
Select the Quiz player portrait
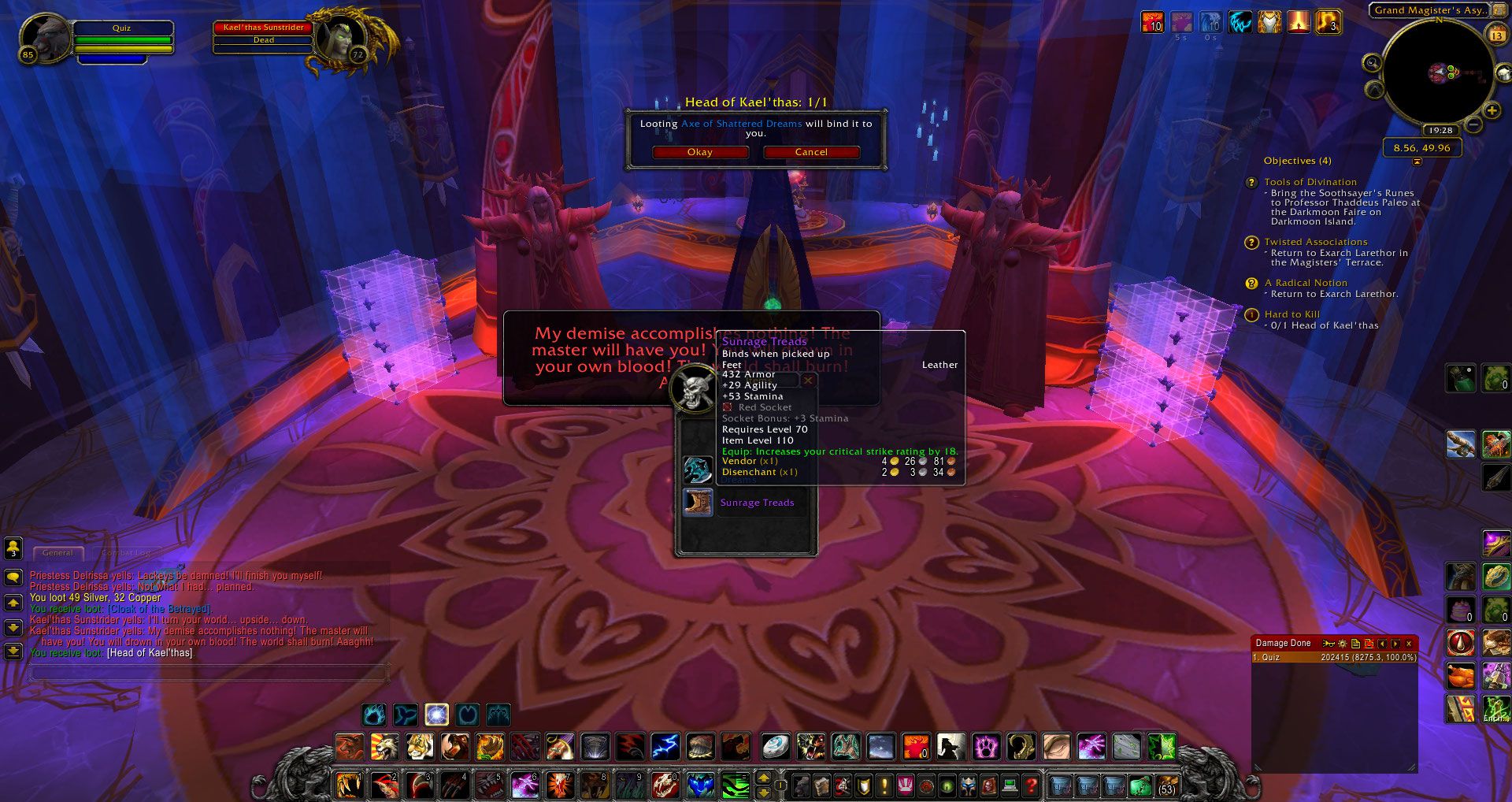point(46,36)
